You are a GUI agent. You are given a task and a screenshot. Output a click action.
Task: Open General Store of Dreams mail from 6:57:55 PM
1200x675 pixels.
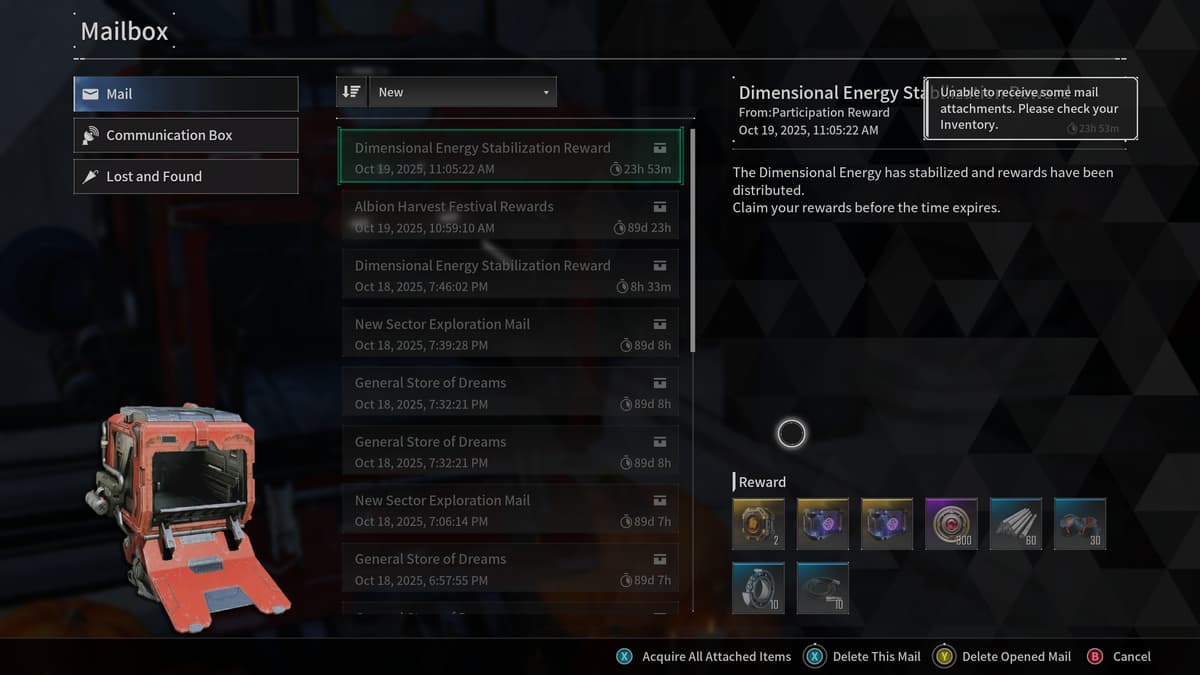tap(510, 569)
